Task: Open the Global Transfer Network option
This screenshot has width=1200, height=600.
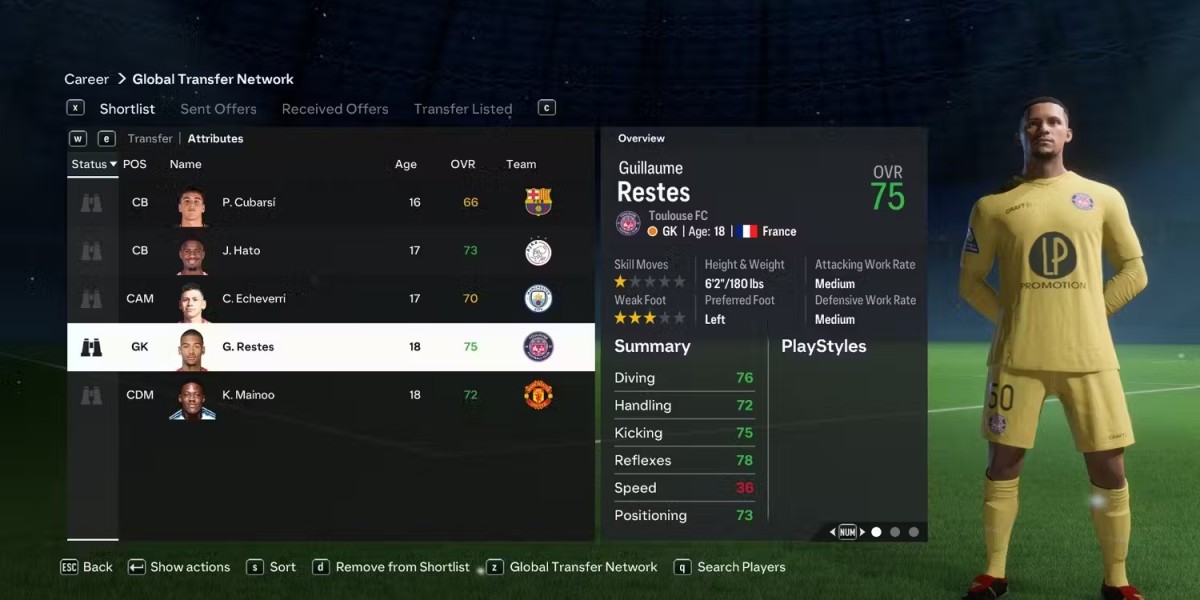Action: pyautogui.click(x=583, y=567)
